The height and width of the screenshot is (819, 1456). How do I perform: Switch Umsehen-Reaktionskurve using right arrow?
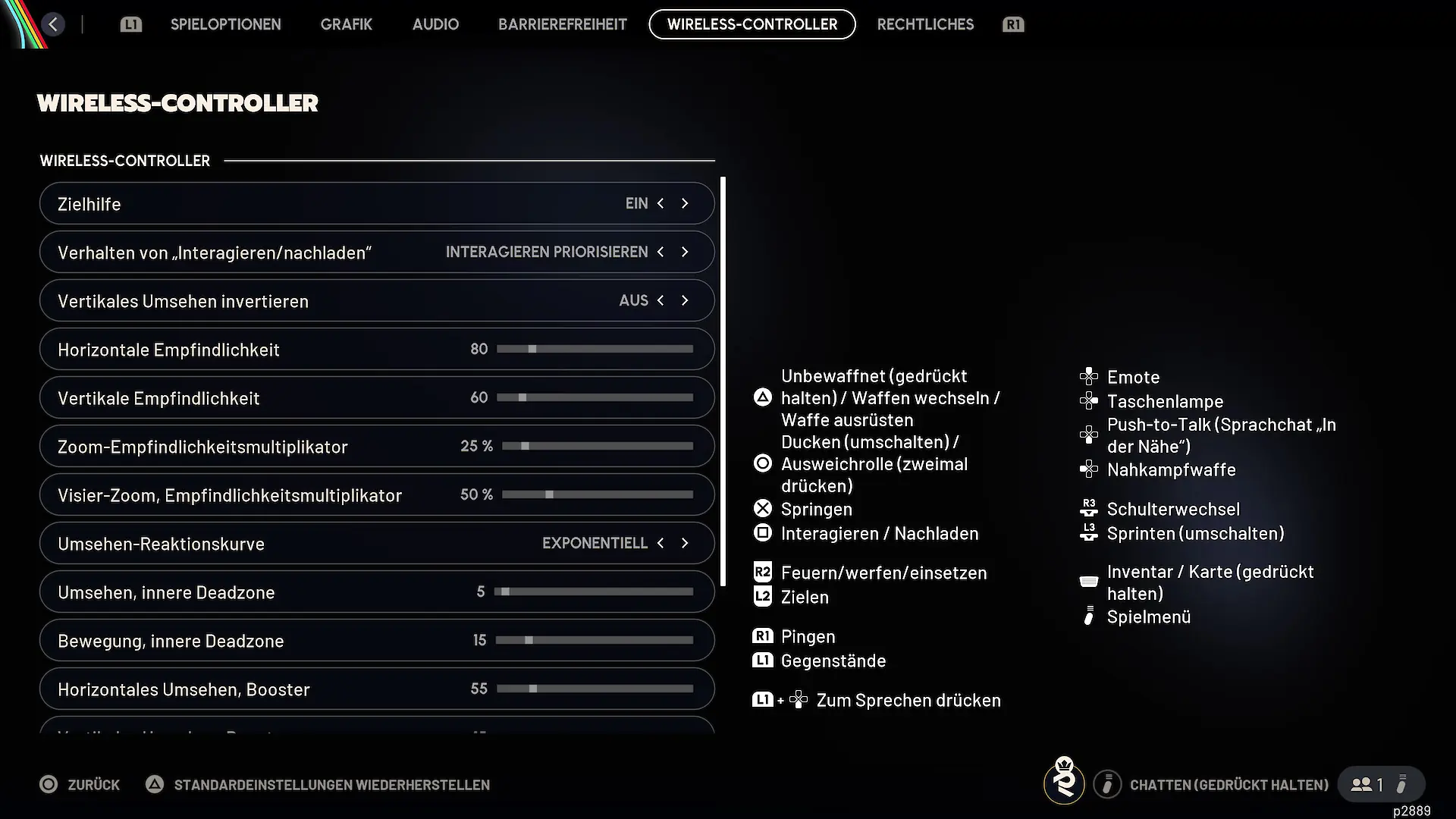[685, 543]
